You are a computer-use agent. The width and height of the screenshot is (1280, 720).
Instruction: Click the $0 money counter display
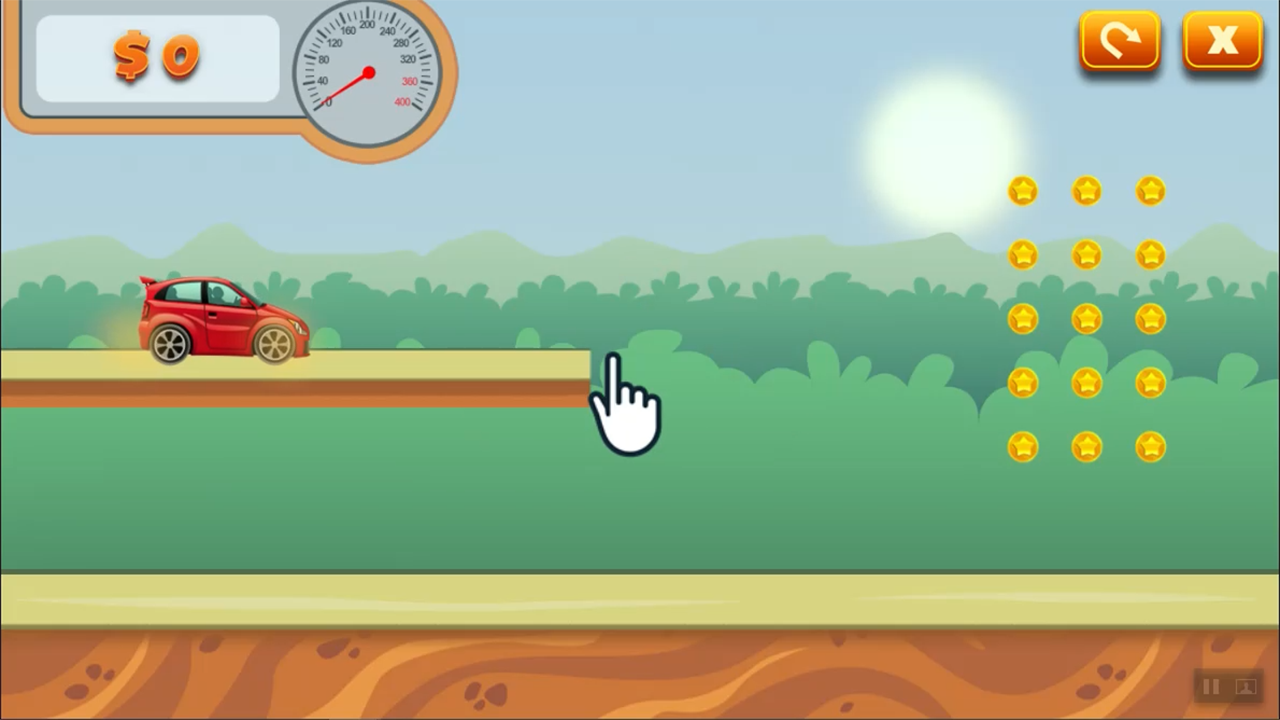coord(157,57)
